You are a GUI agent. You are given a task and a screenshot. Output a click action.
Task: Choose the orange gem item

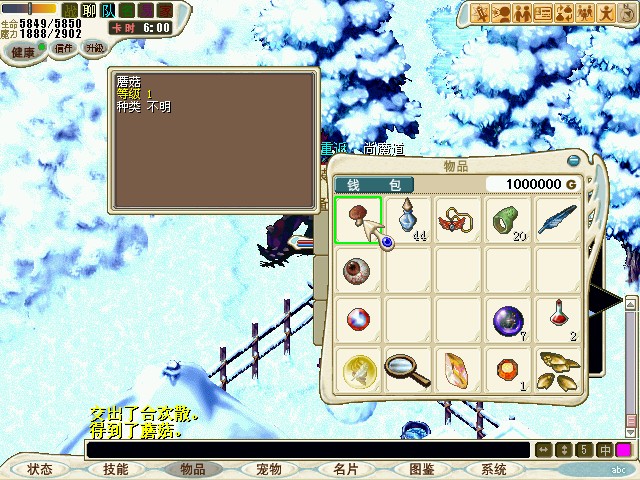(x=509, y=371)
